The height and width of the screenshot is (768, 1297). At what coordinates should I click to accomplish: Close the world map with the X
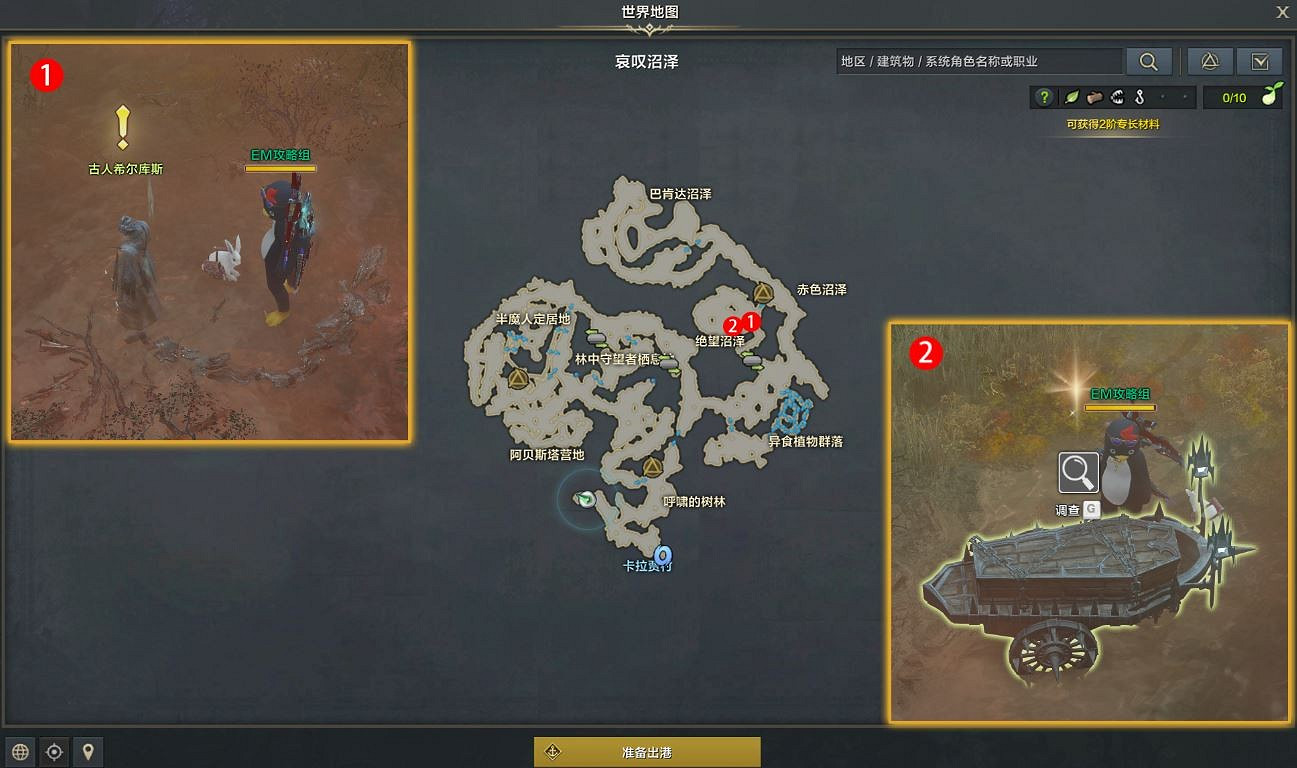tap(1282, 12)
